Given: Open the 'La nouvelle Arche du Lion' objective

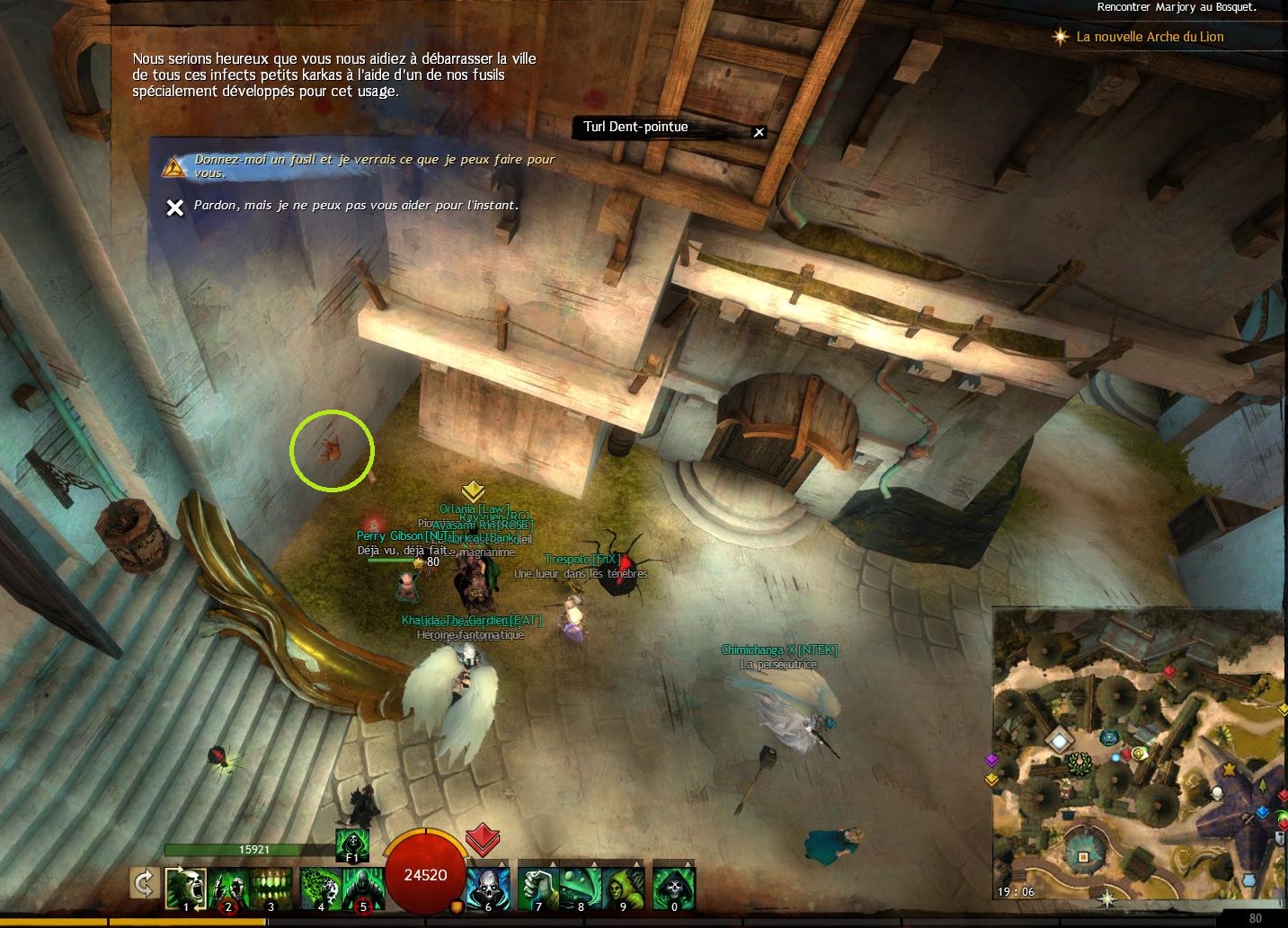Looking at the screenshot, I should (1150, 37).
